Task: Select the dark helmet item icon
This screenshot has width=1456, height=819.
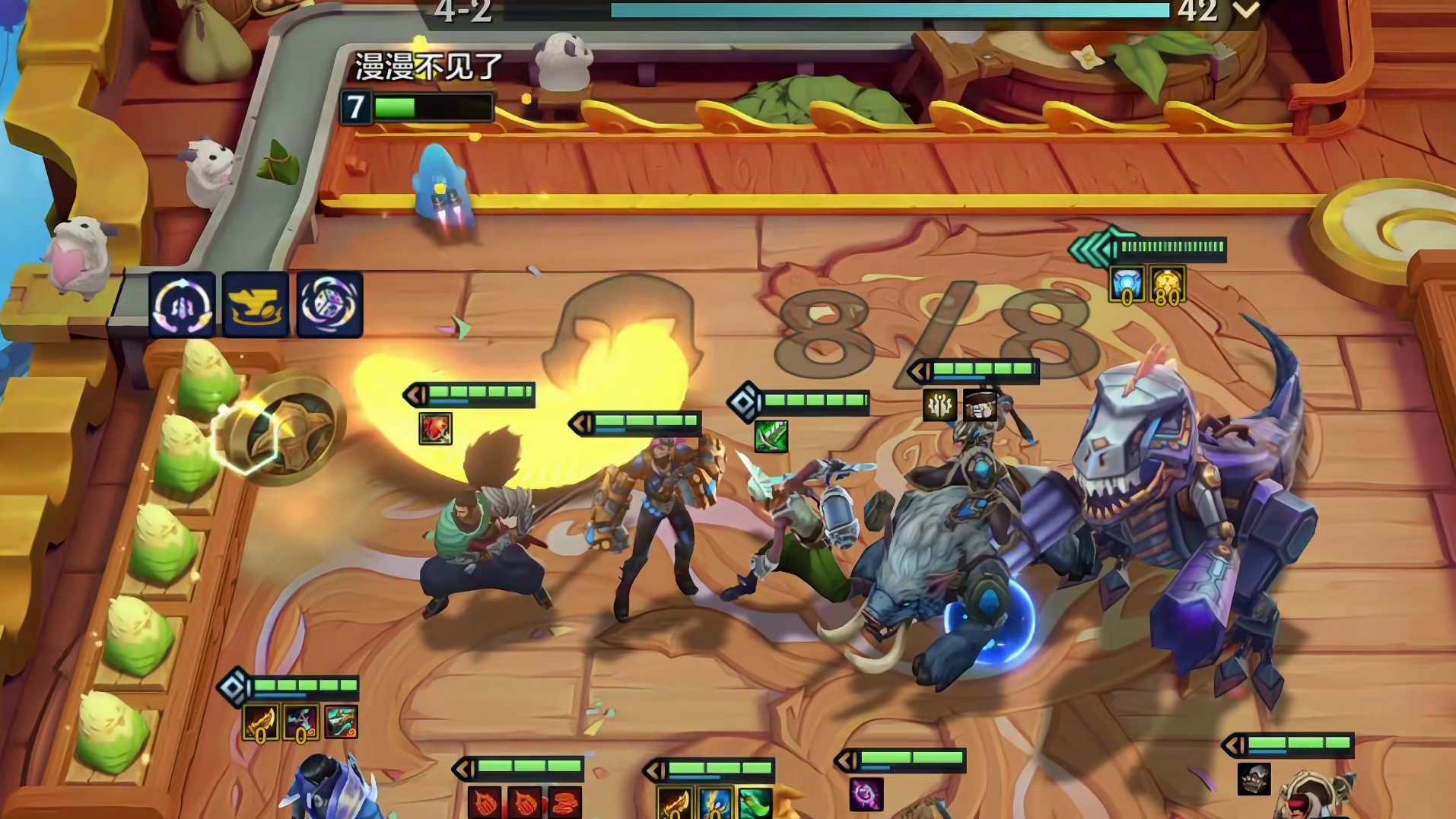Action: click(x=1254, y=779)
